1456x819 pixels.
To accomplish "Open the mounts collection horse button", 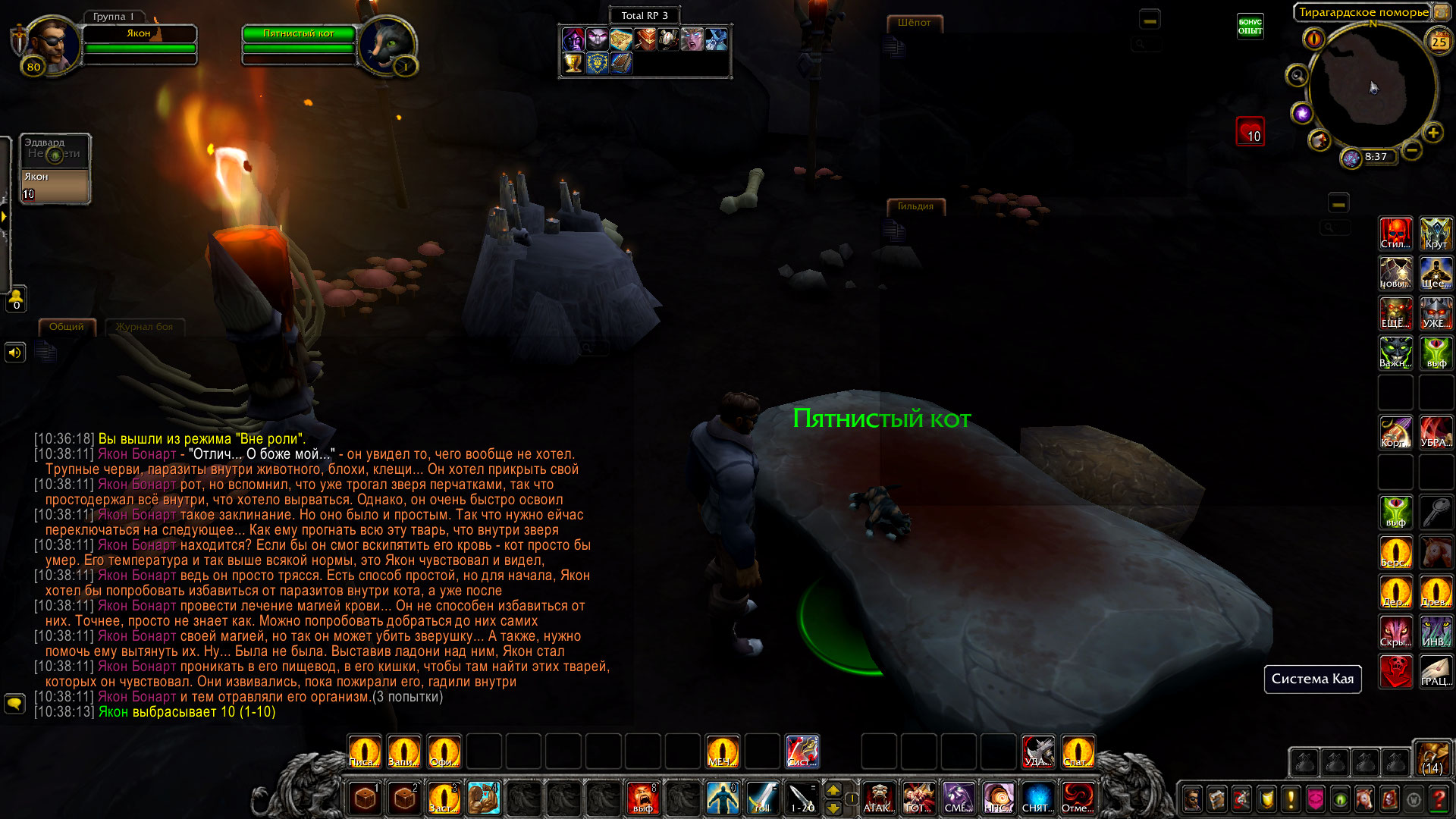I will point(1364,799).
